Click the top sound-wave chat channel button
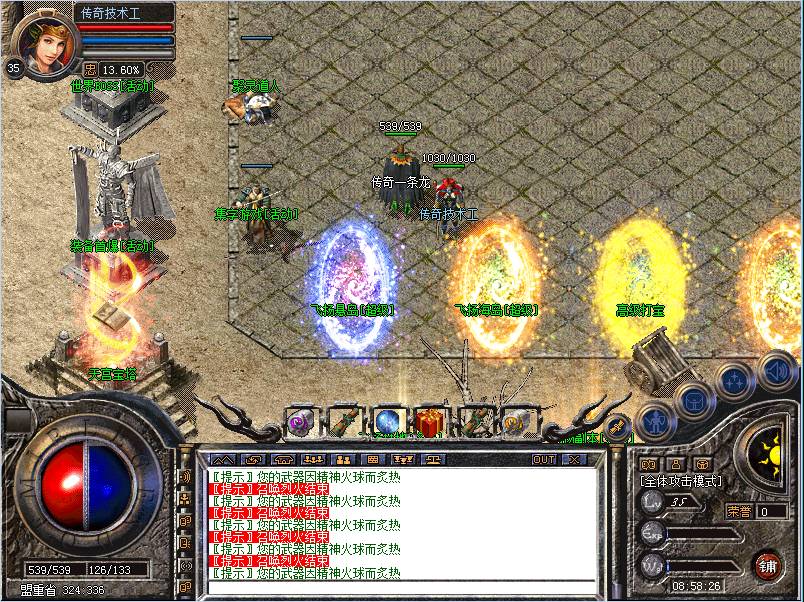This screenshot has width=804, height=602. point(184,477)
